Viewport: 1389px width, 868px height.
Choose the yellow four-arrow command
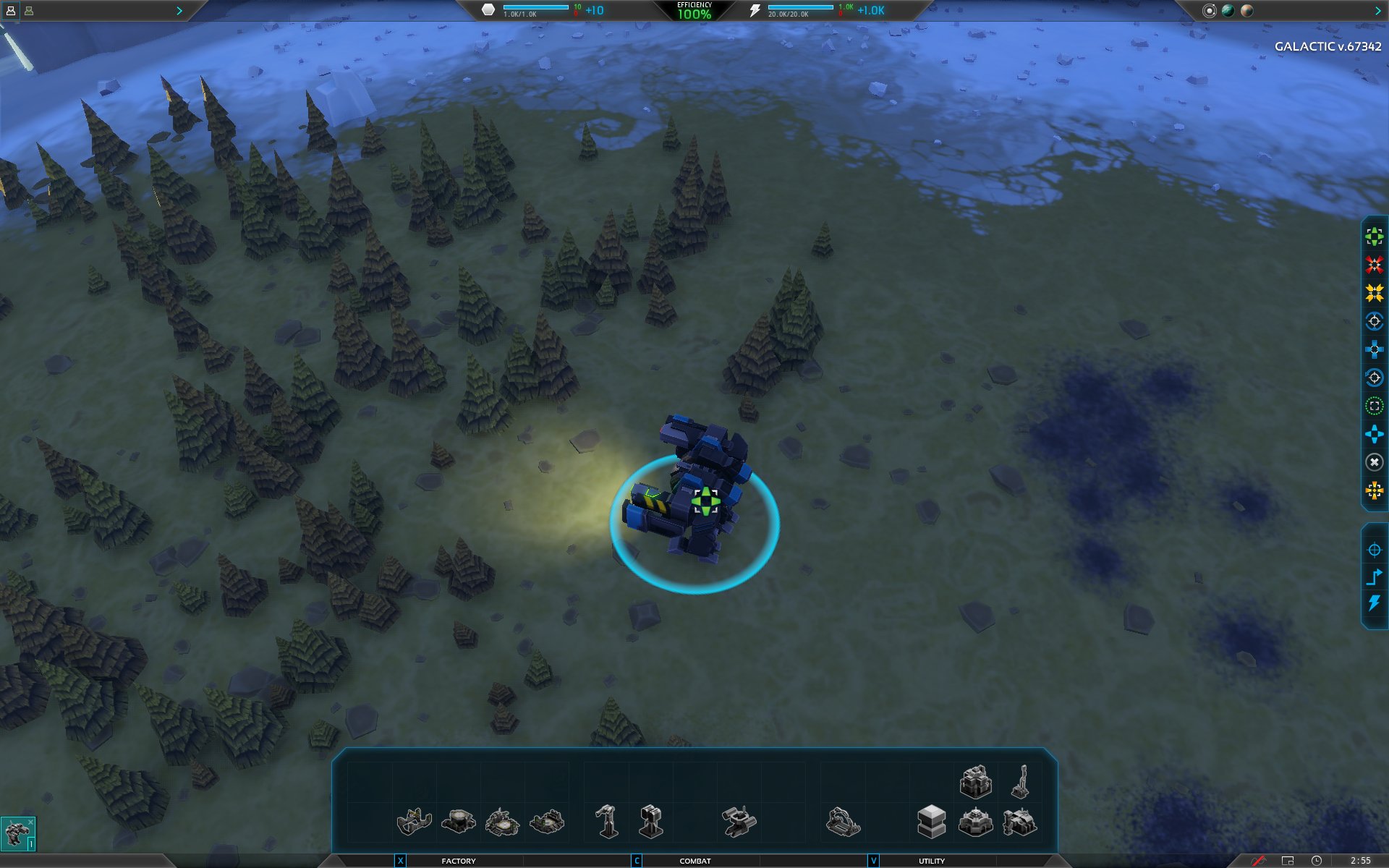pyautogui.click(x=1374, y=293)
